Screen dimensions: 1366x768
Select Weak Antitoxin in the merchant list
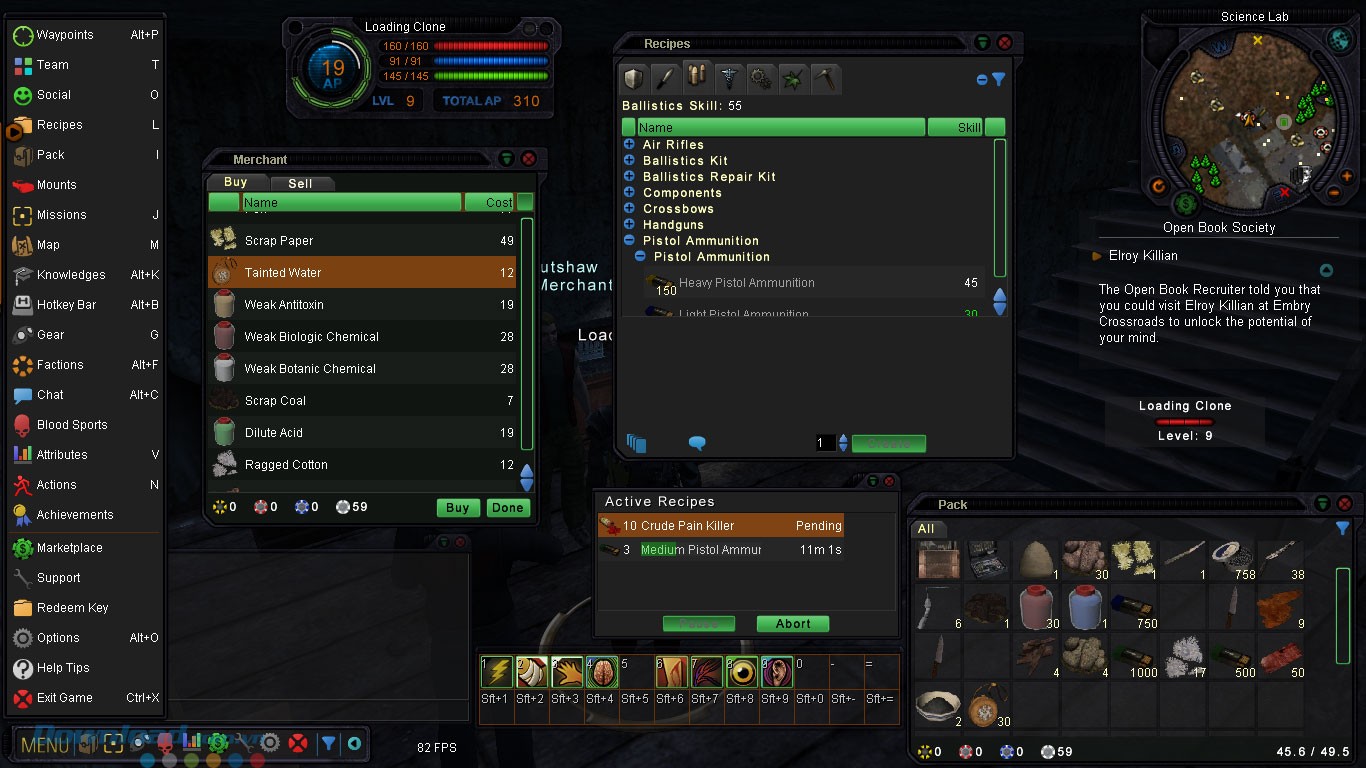[x=284, y=305]
